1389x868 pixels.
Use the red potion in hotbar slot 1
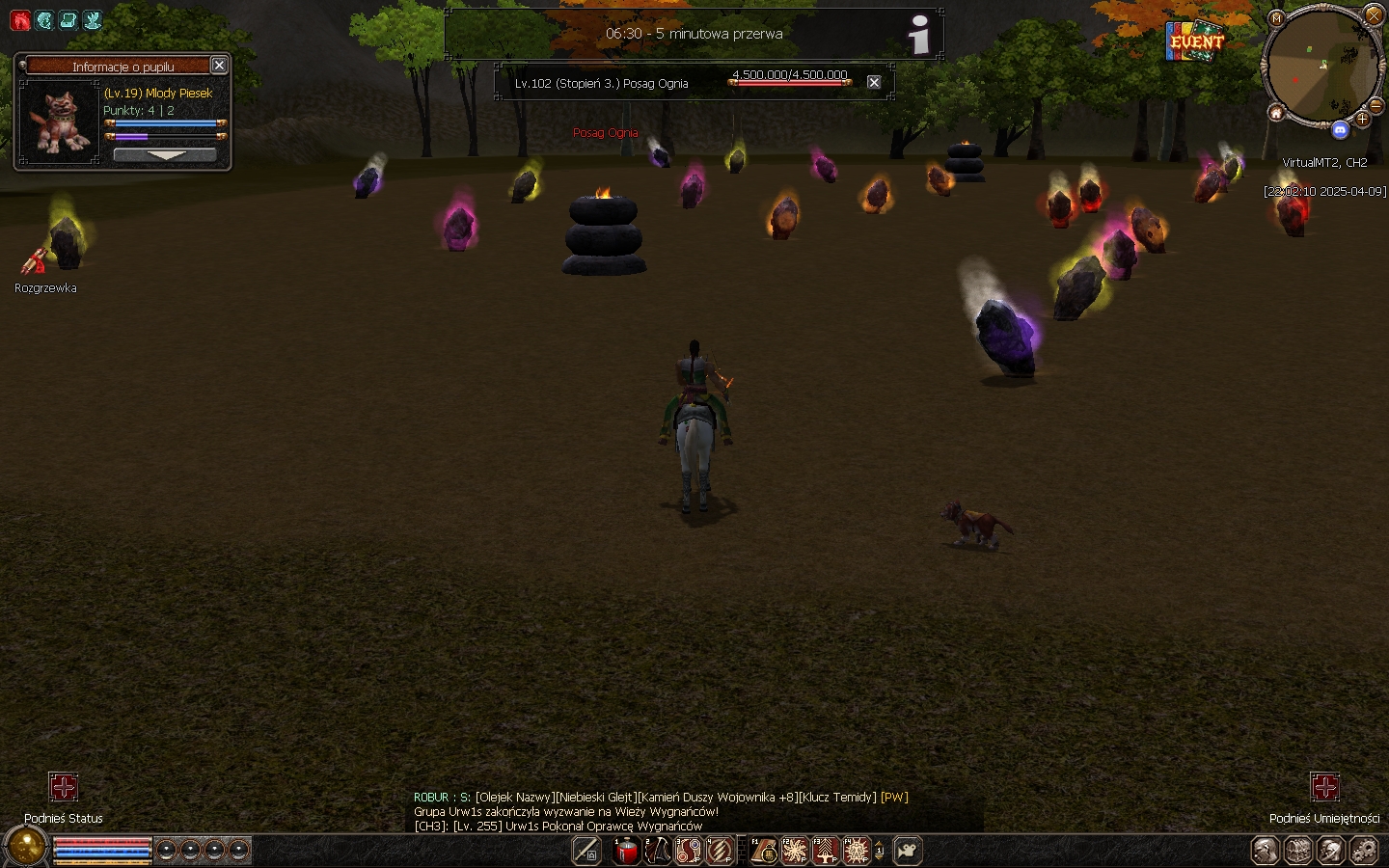626,851
